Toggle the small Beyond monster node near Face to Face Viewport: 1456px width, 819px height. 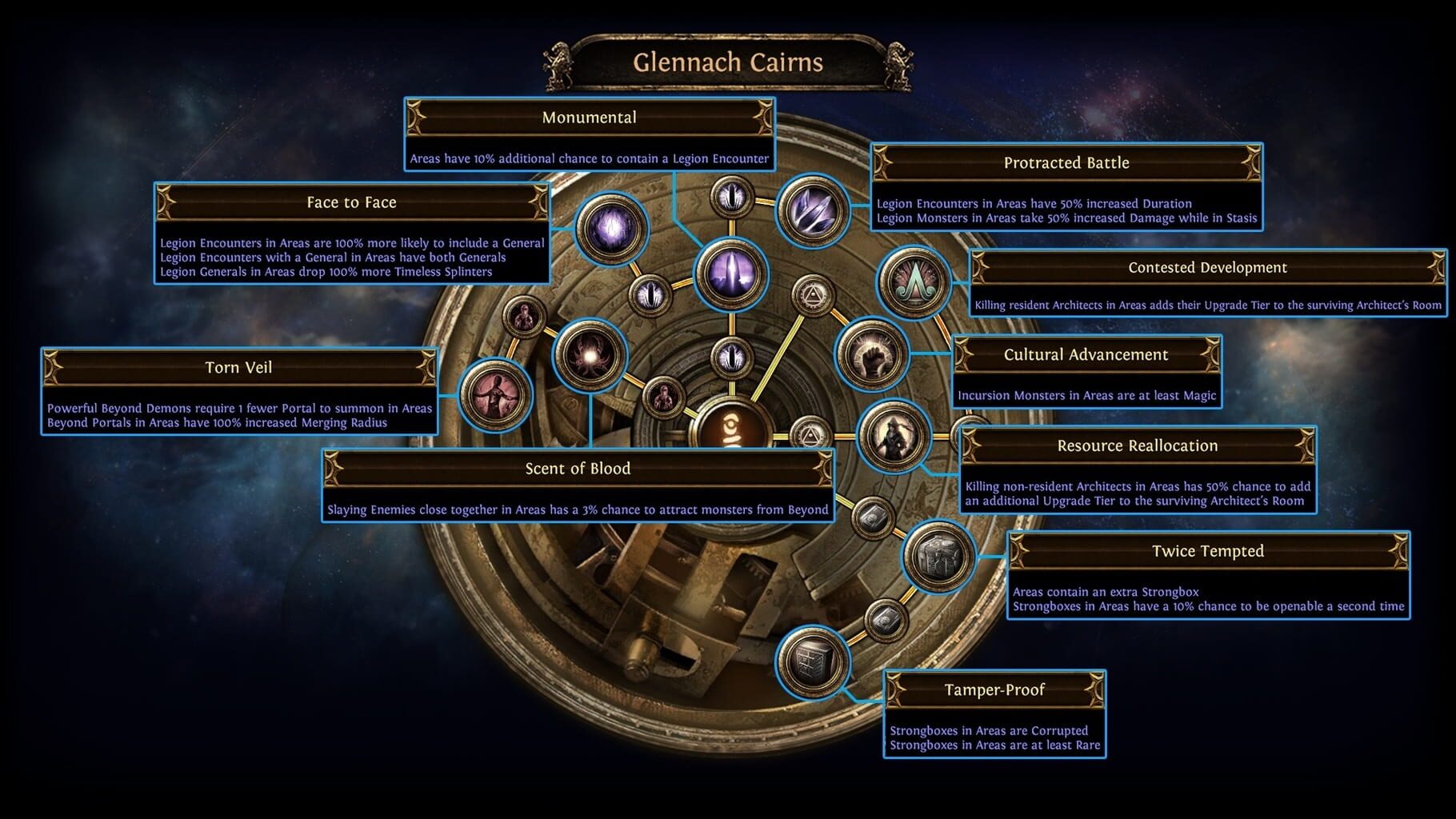tap(524, 316)
